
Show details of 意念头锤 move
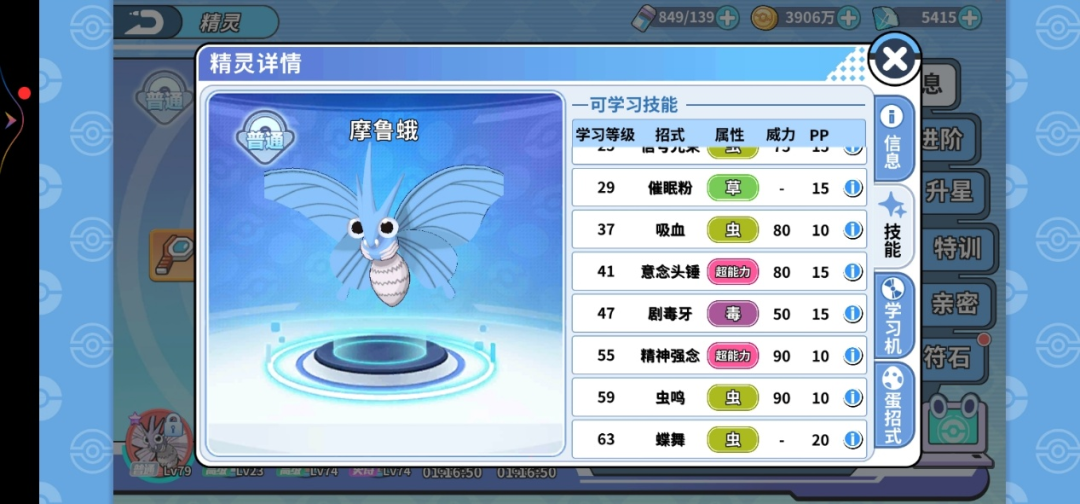853,272
